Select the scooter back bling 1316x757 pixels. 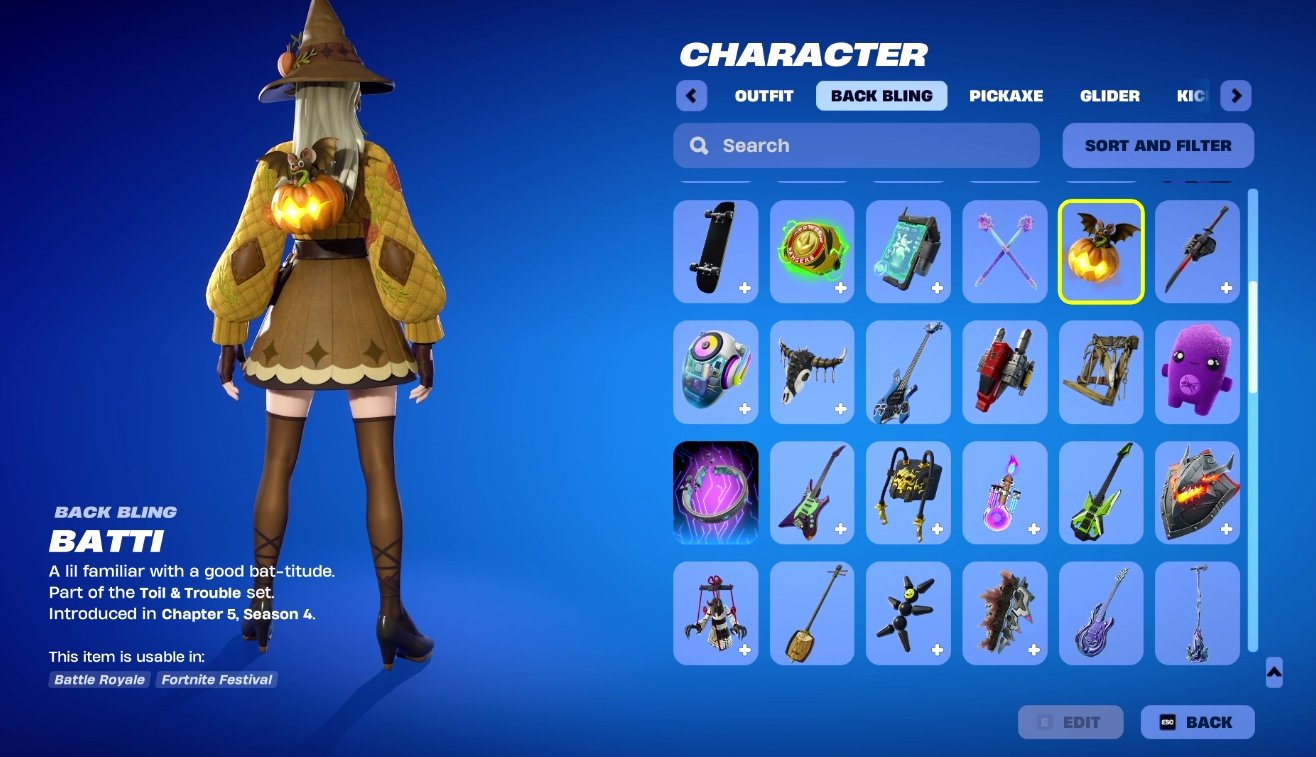click(x=1197, y=612)
